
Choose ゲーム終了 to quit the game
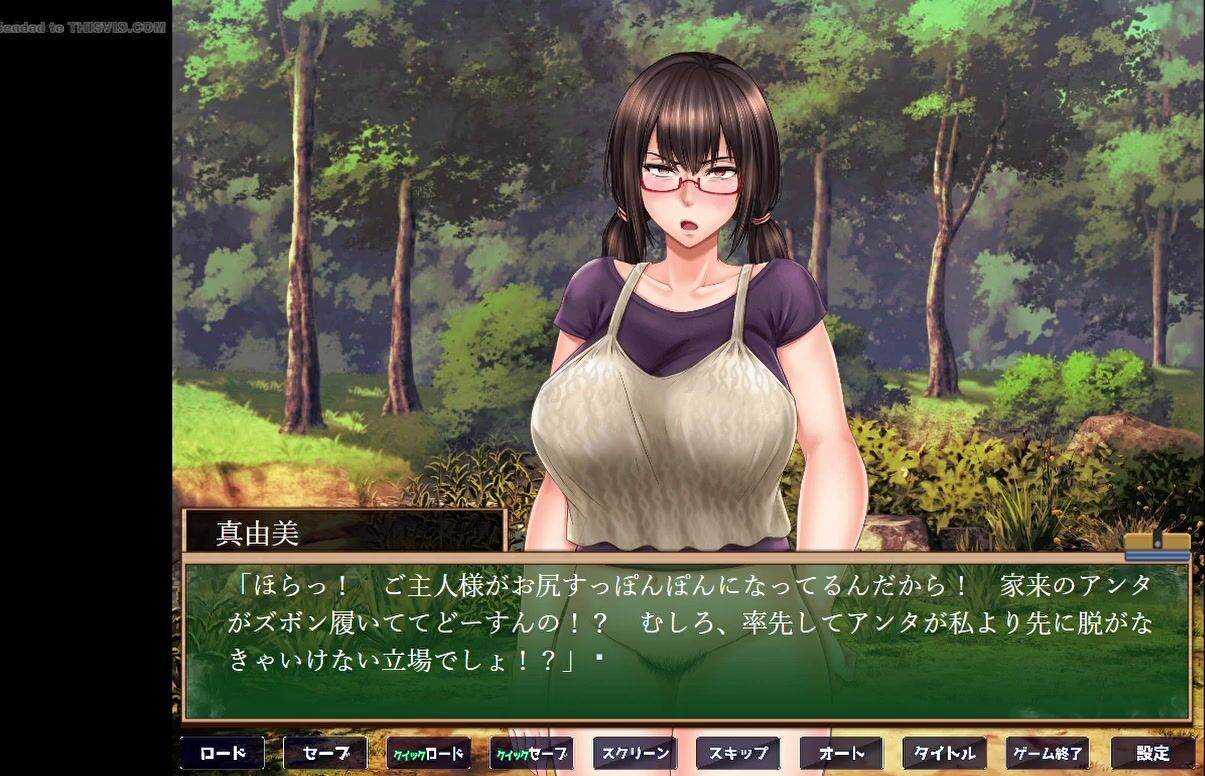click(1047, 753)
